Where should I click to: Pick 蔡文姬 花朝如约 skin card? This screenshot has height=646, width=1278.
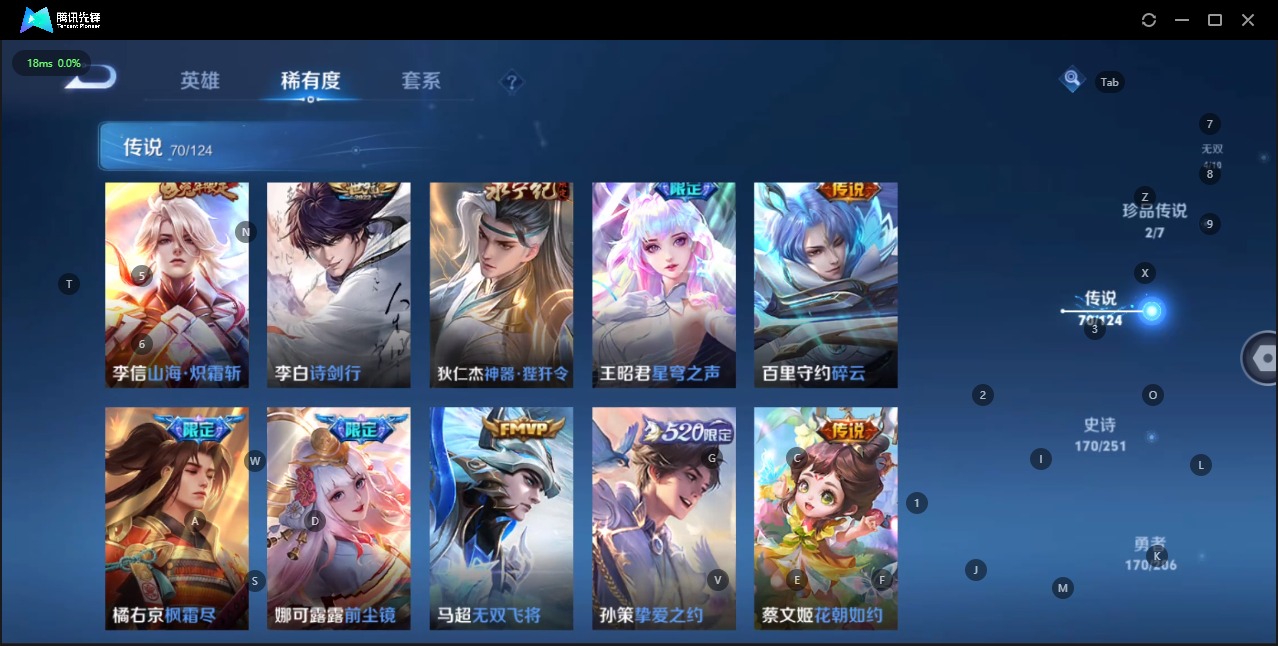[826, 518]
